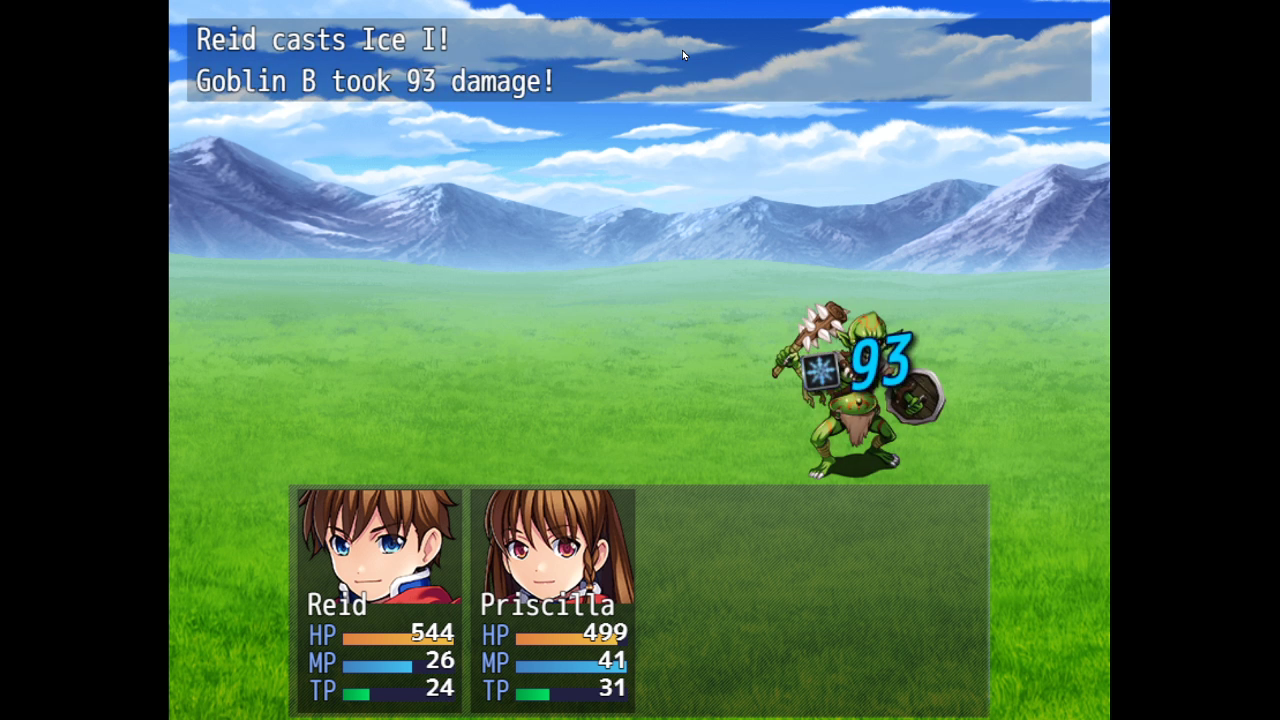Select Priscilla's character portrait
This screenshot has height=720, width=1280.
552,545
